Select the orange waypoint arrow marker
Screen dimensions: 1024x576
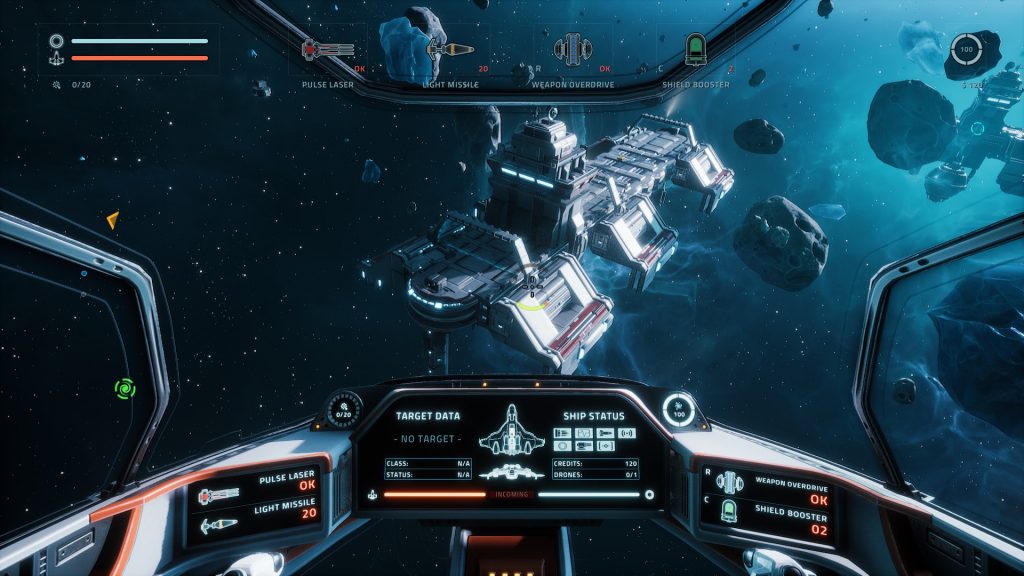(x=113, y=219)
